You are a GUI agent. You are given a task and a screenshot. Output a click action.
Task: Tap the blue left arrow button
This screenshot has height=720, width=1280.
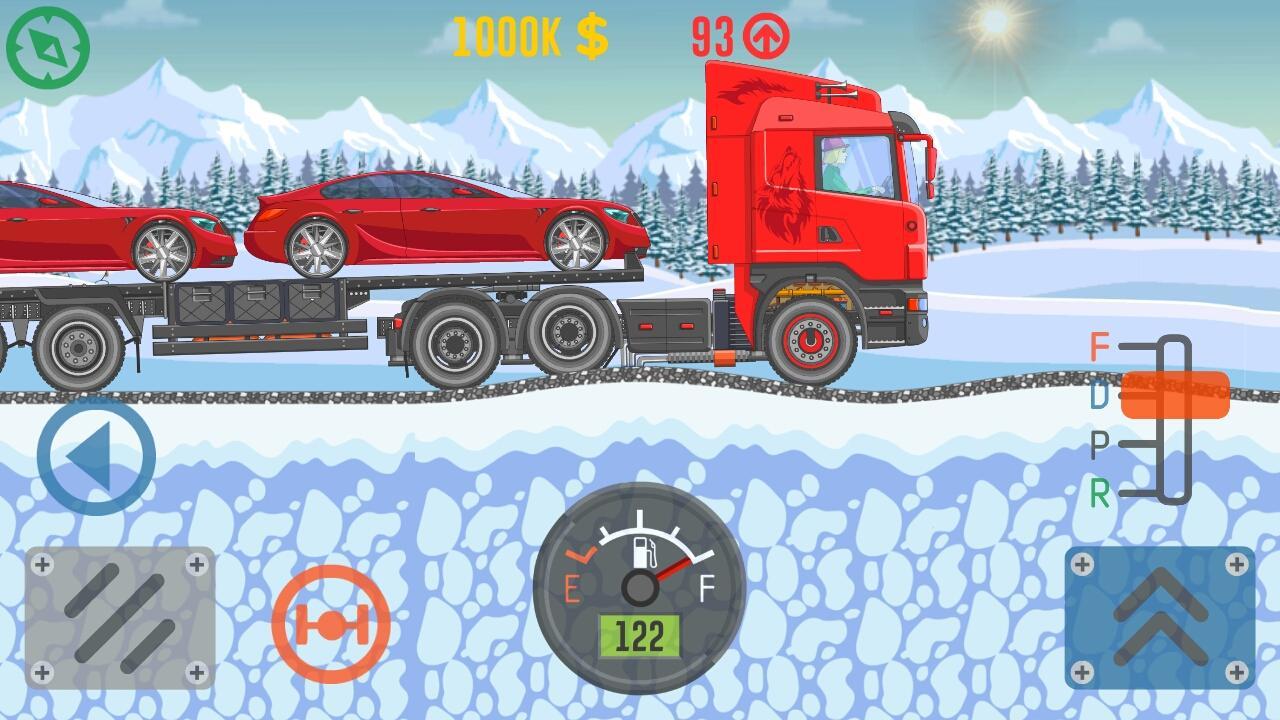click(x=96, y=456)
